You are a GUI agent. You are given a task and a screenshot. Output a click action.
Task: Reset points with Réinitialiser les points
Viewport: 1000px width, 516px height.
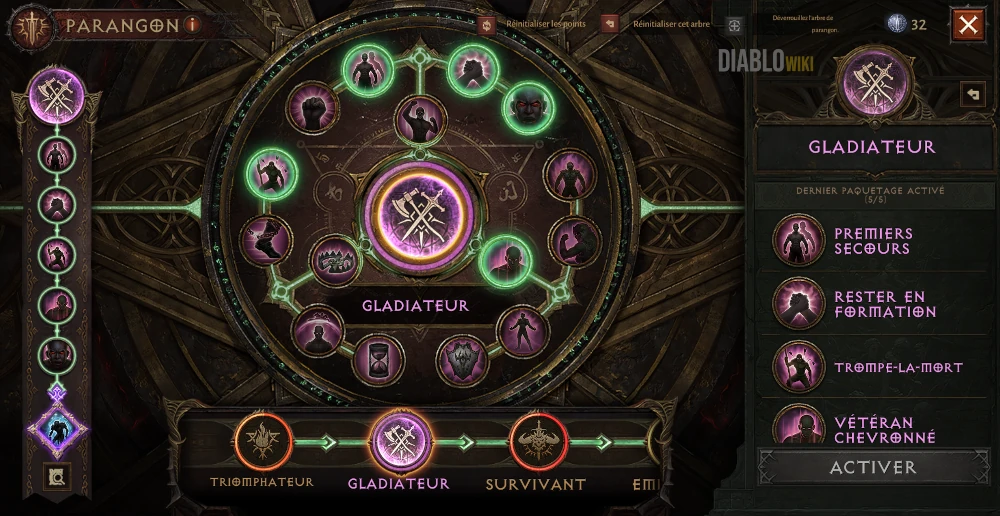click(487, 25)
